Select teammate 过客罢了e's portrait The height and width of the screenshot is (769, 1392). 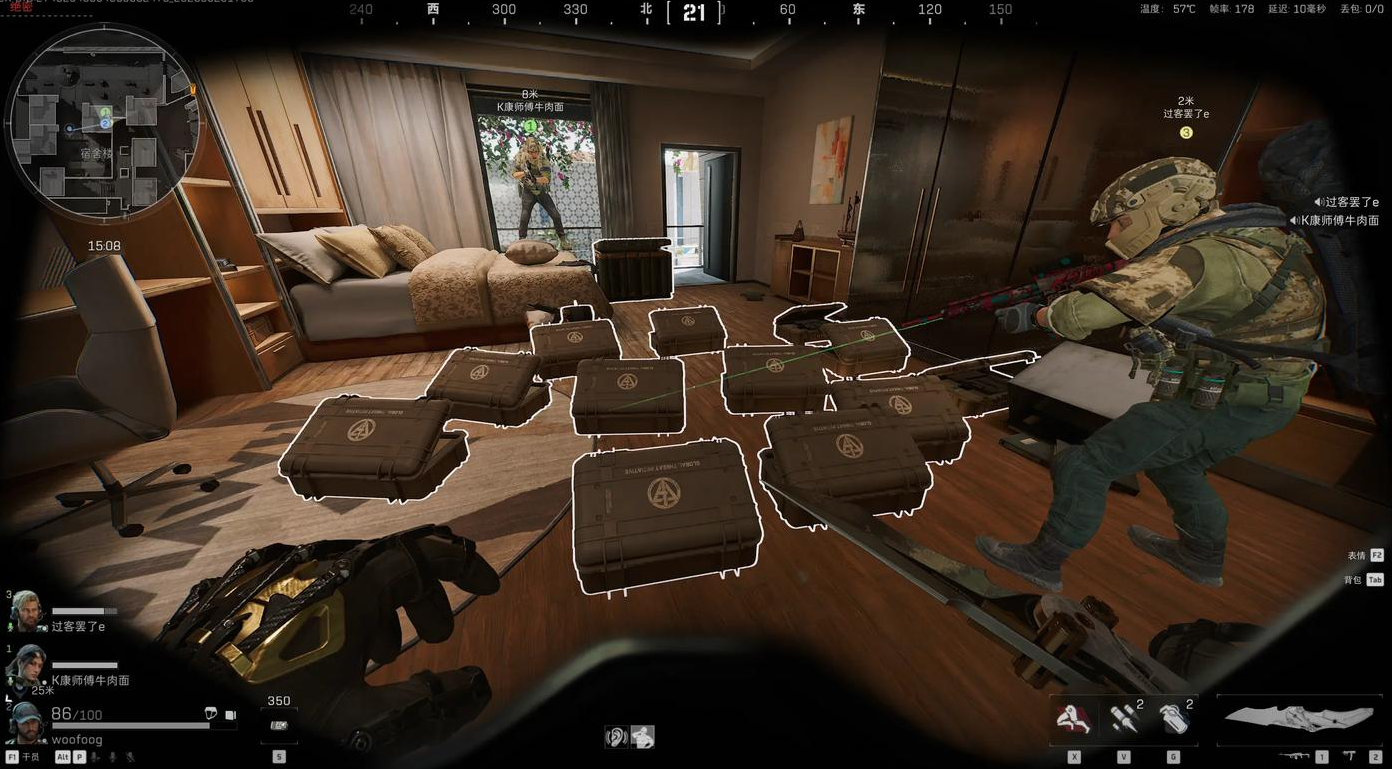coord(27,610)
